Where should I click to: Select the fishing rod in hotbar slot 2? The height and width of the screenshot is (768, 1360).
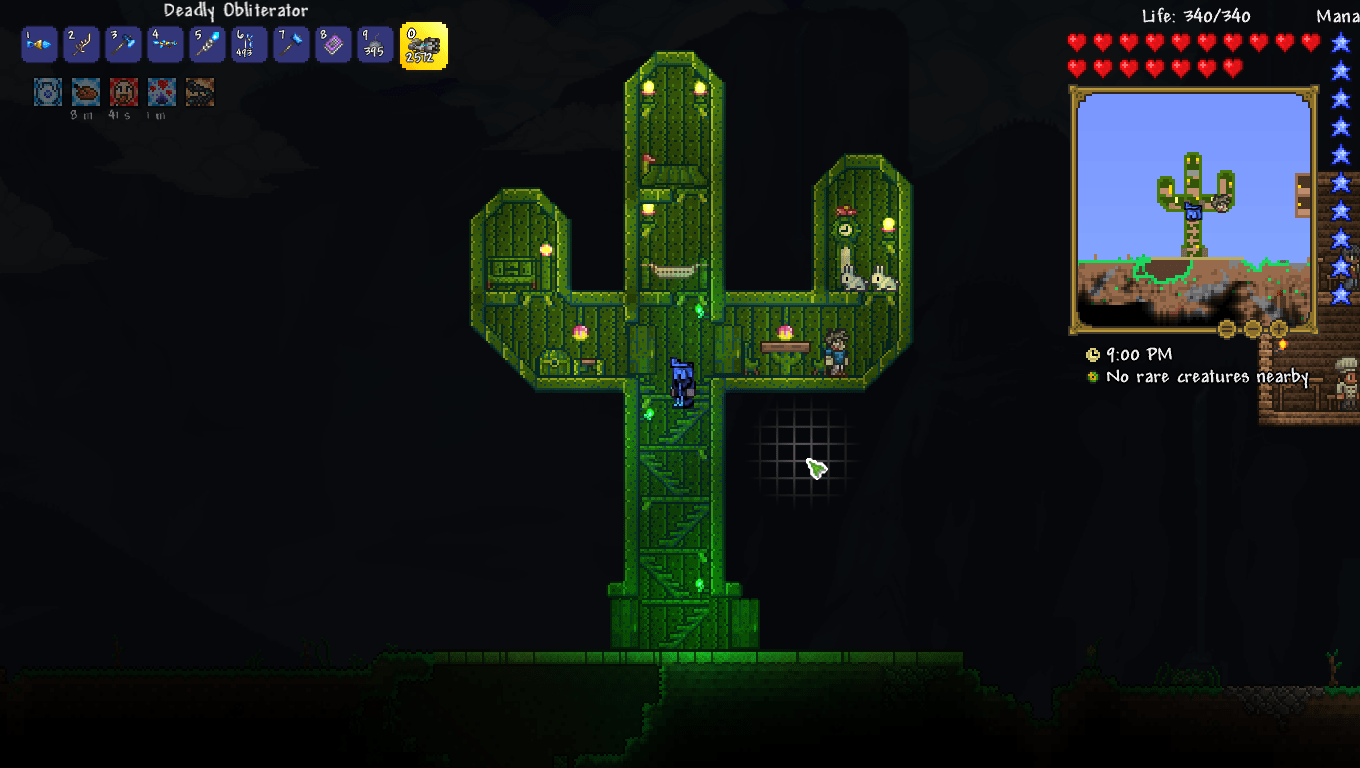(x=81, y=44)
